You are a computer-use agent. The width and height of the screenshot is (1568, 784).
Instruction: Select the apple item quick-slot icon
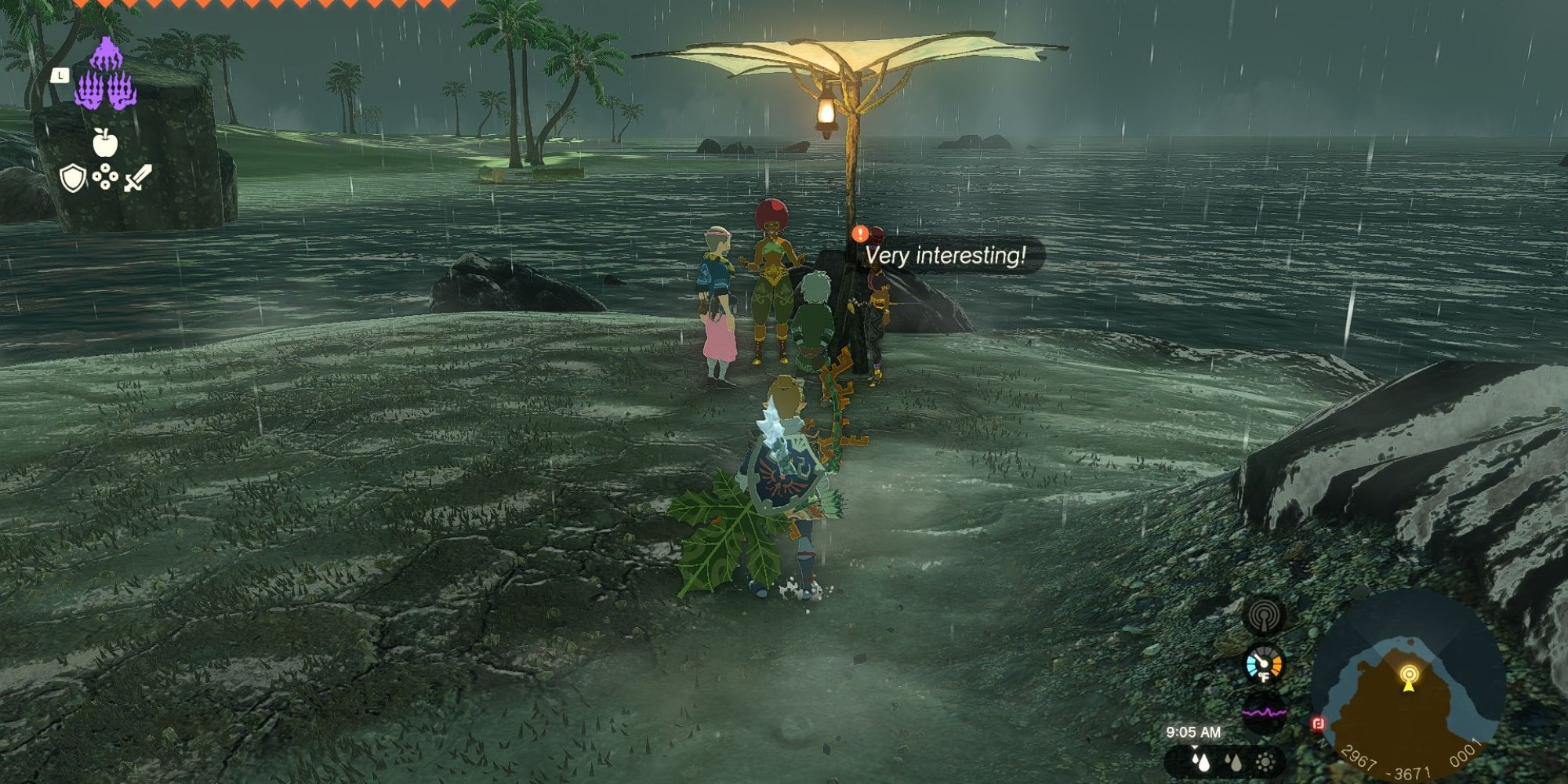click(105, 142)
